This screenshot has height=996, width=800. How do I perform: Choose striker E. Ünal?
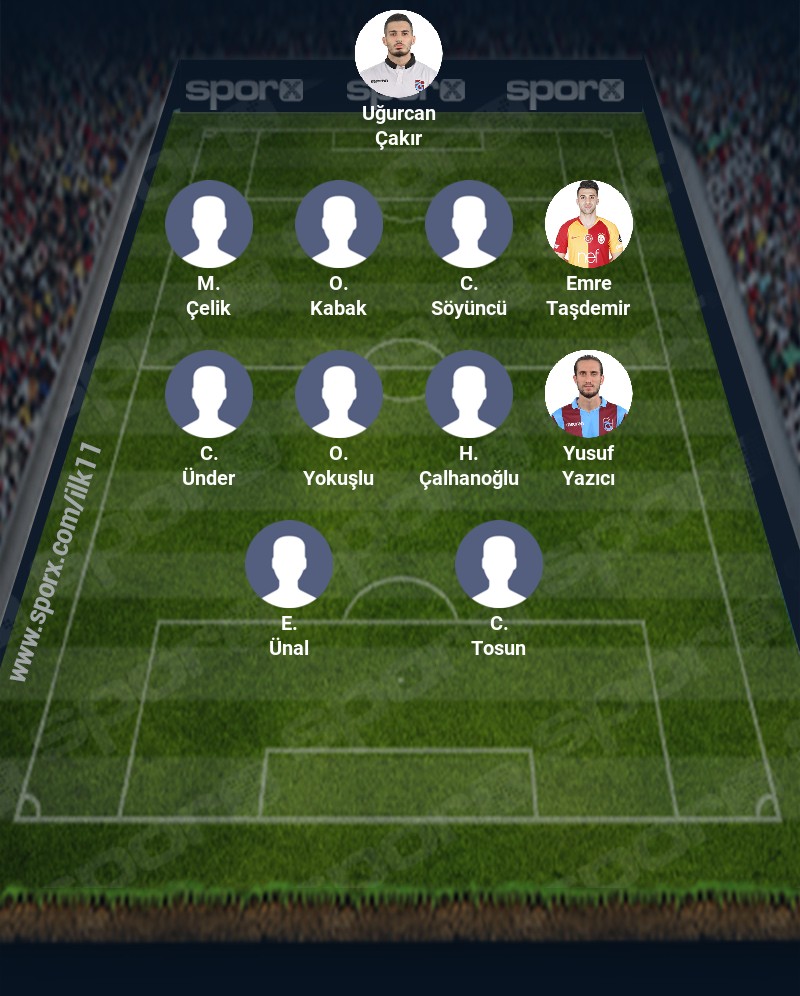point(288,564)
